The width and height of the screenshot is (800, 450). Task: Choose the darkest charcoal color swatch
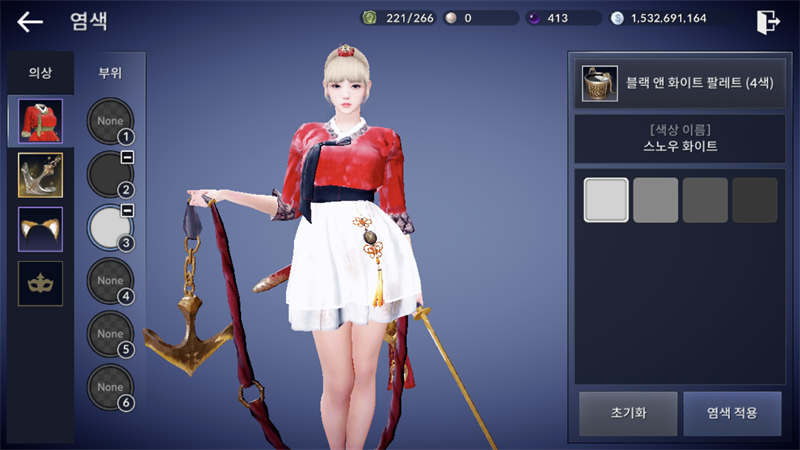coord(755,200)
